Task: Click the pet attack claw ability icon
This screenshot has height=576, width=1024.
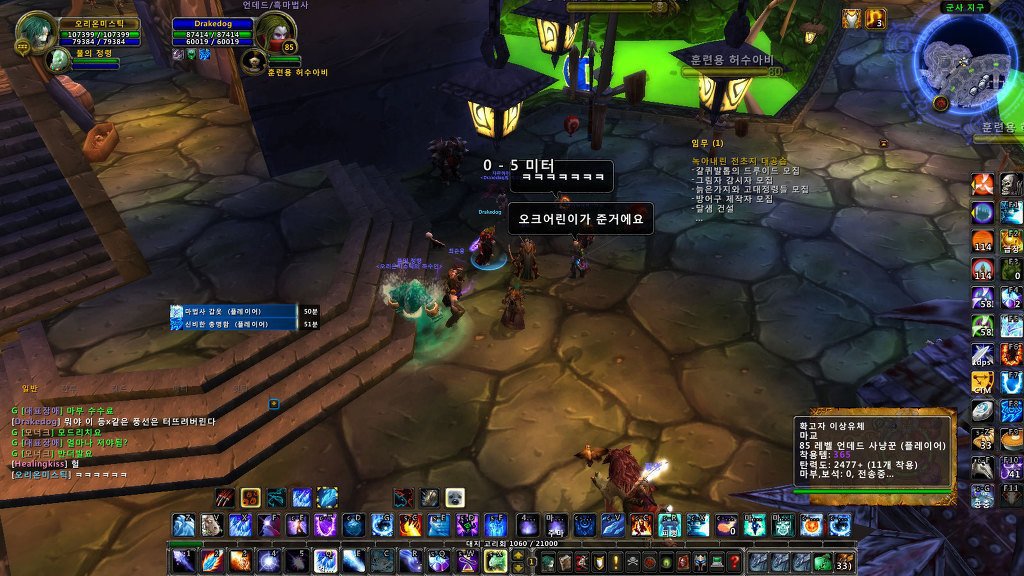Action: [x=225, y=497]
